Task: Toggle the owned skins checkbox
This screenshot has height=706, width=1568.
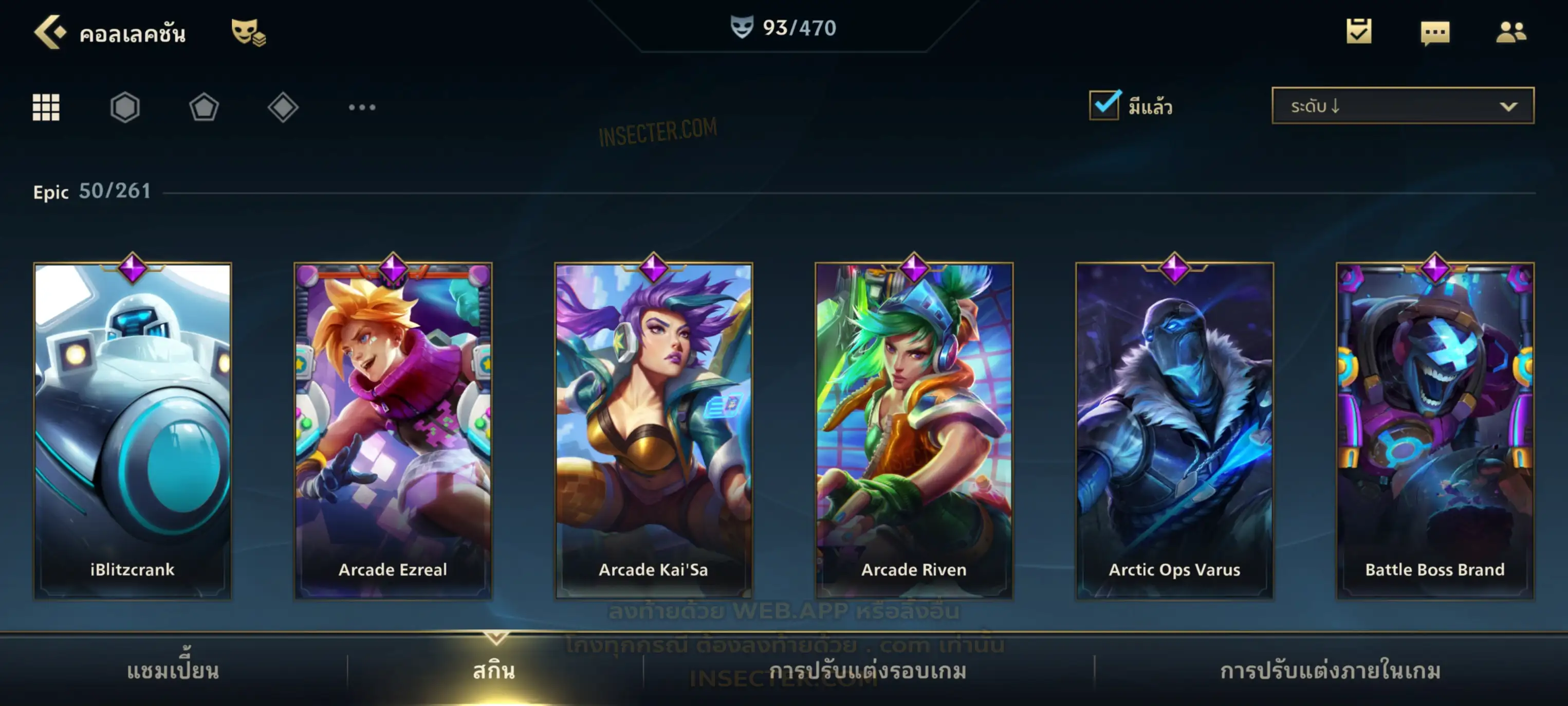Action: click(1104, 105)
